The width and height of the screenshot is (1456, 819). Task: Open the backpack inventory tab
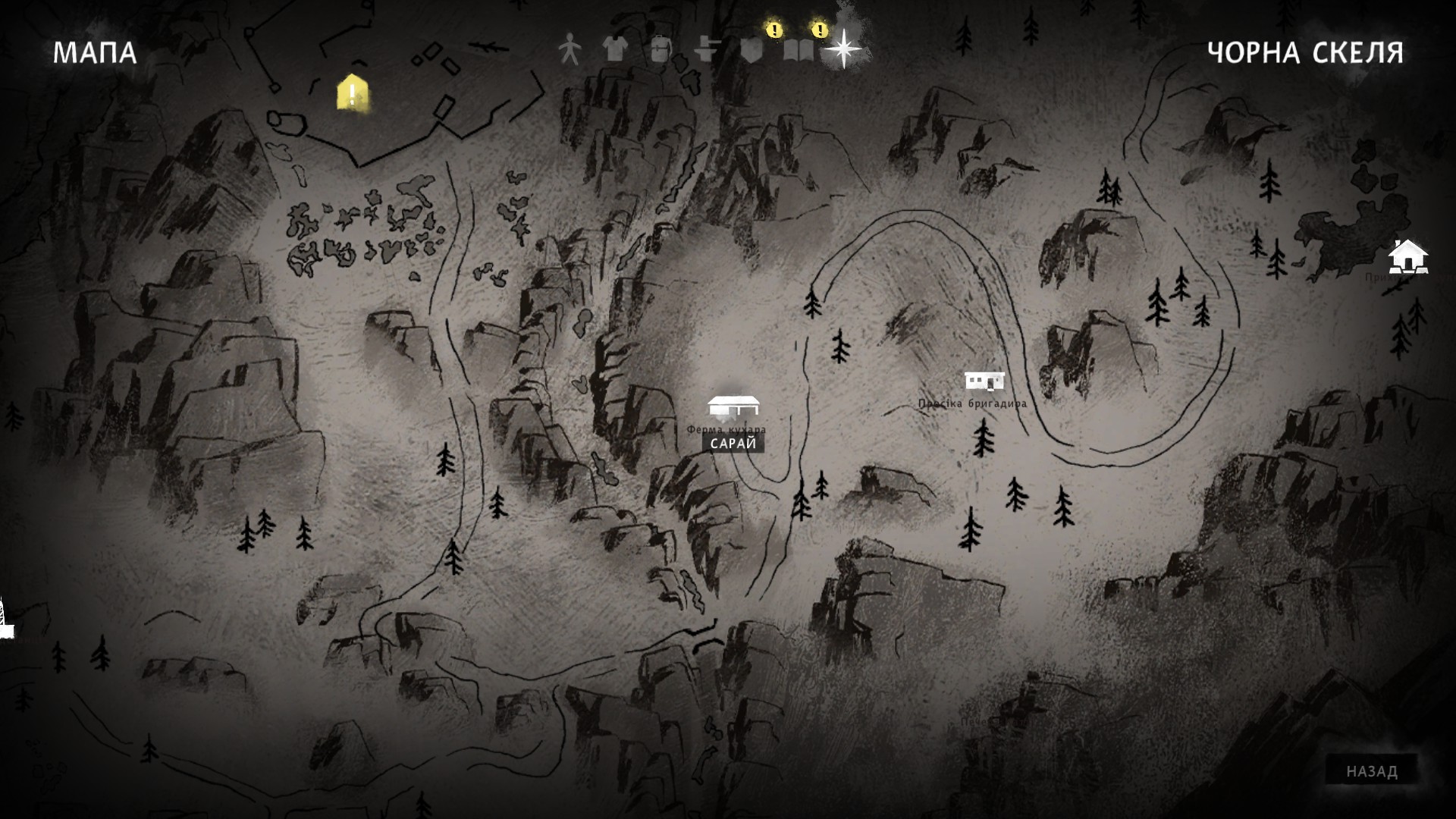coord(661,50)
